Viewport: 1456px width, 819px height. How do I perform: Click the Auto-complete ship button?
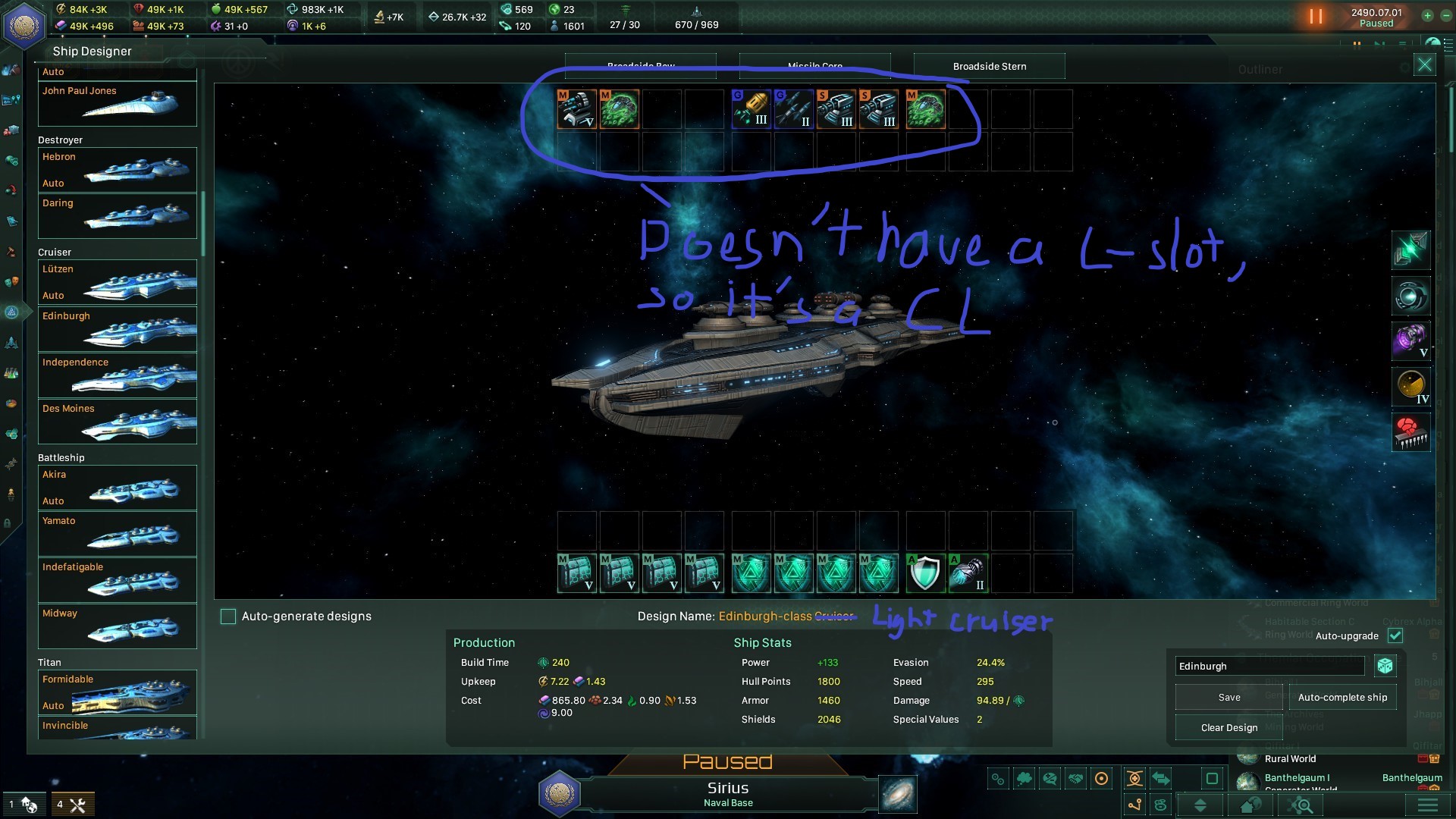(1342, 697)
